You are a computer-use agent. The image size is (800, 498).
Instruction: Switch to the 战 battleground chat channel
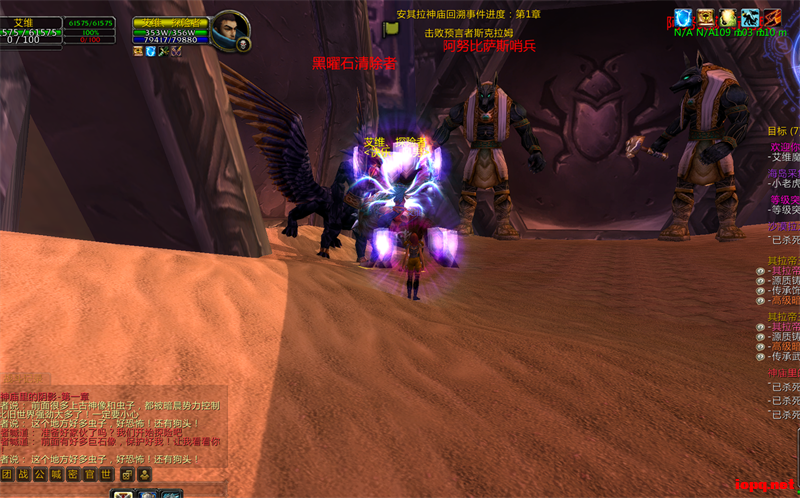(x=24, y=474)
